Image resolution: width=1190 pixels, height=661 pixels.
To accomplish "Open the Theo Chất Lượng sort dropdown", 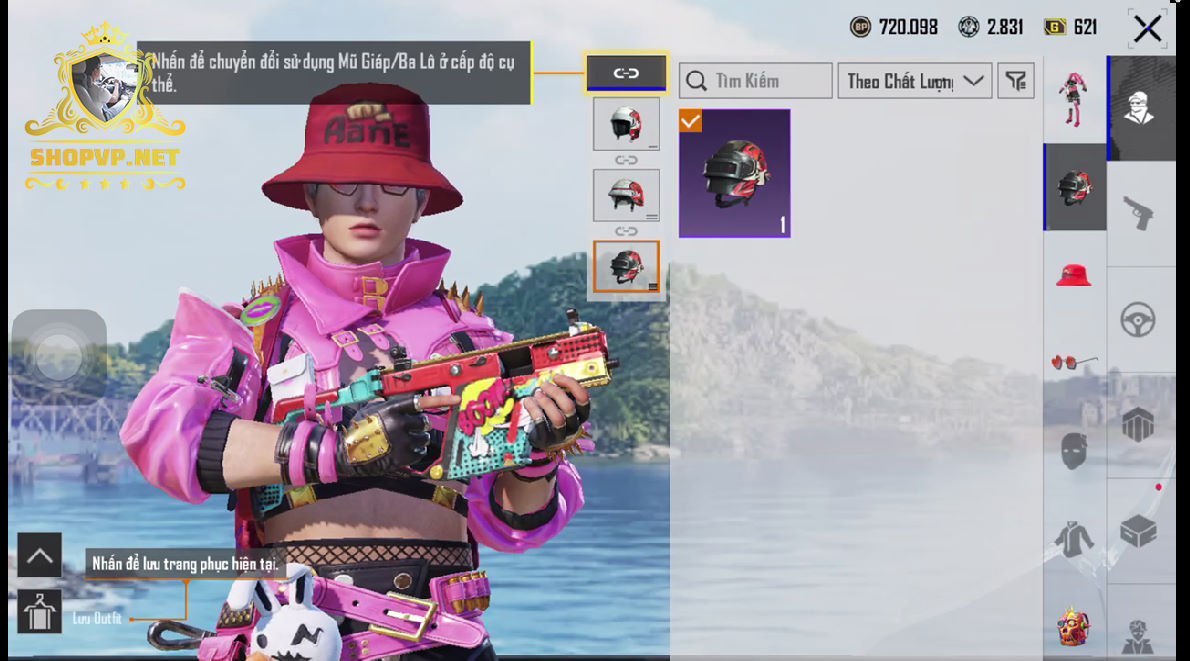I will click(914, 81).
